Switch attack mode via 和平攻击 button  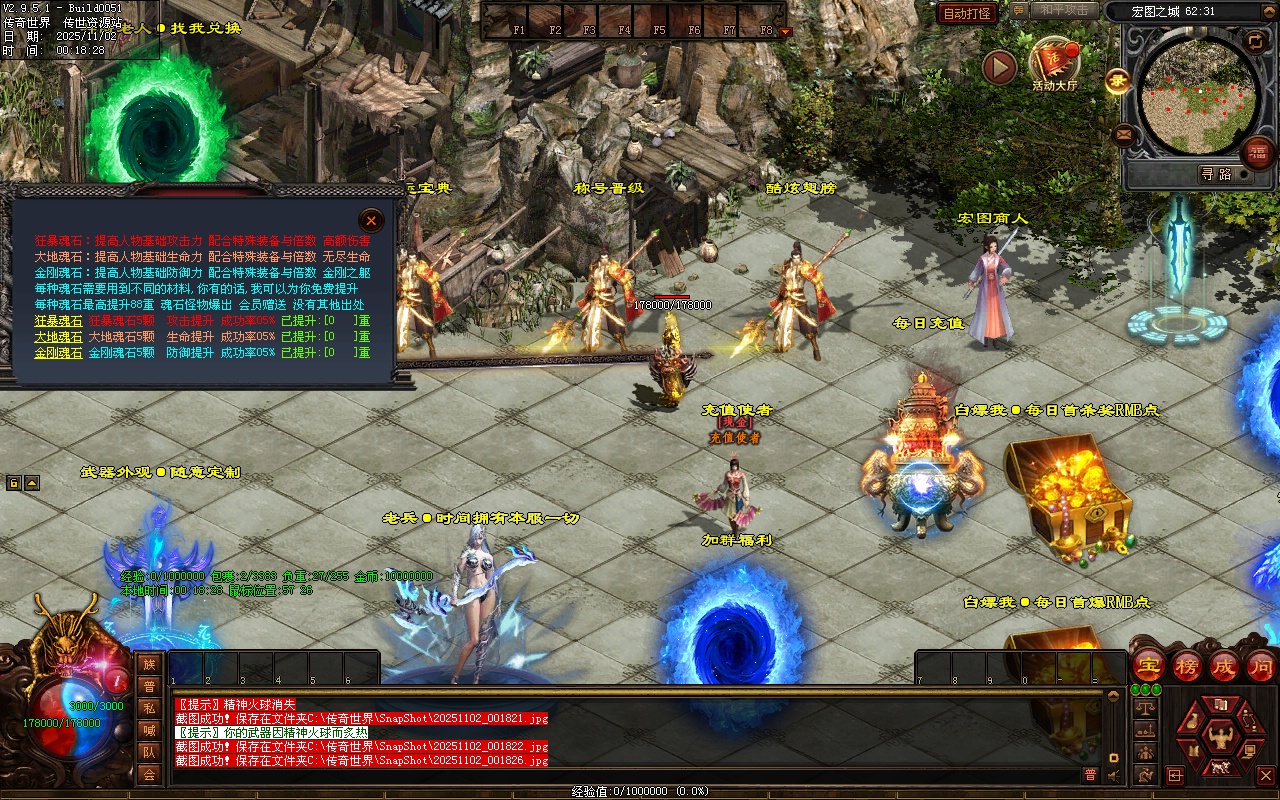(1063, 10)
